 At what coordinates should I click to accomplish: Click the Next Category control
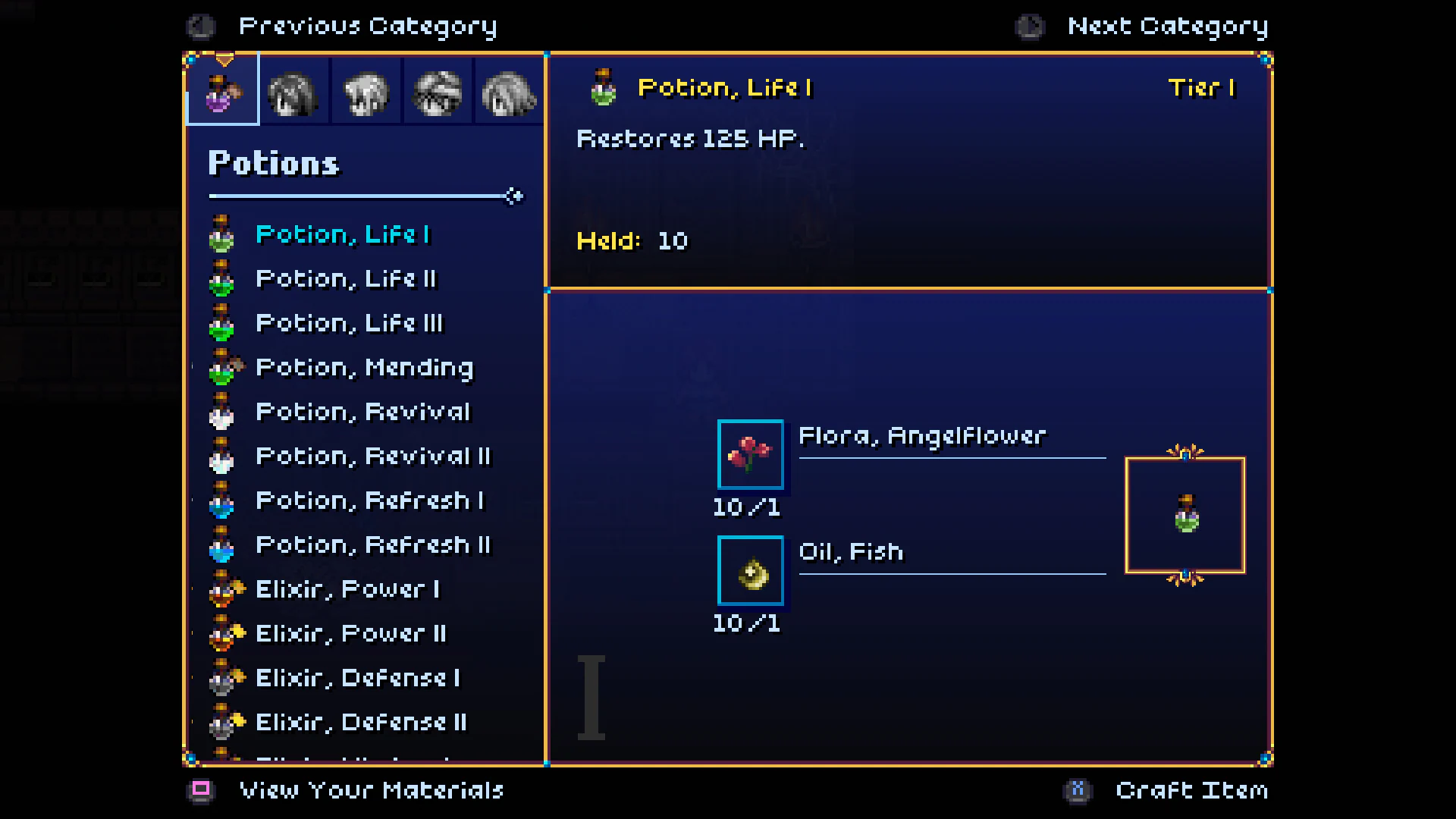point(1167,25)
